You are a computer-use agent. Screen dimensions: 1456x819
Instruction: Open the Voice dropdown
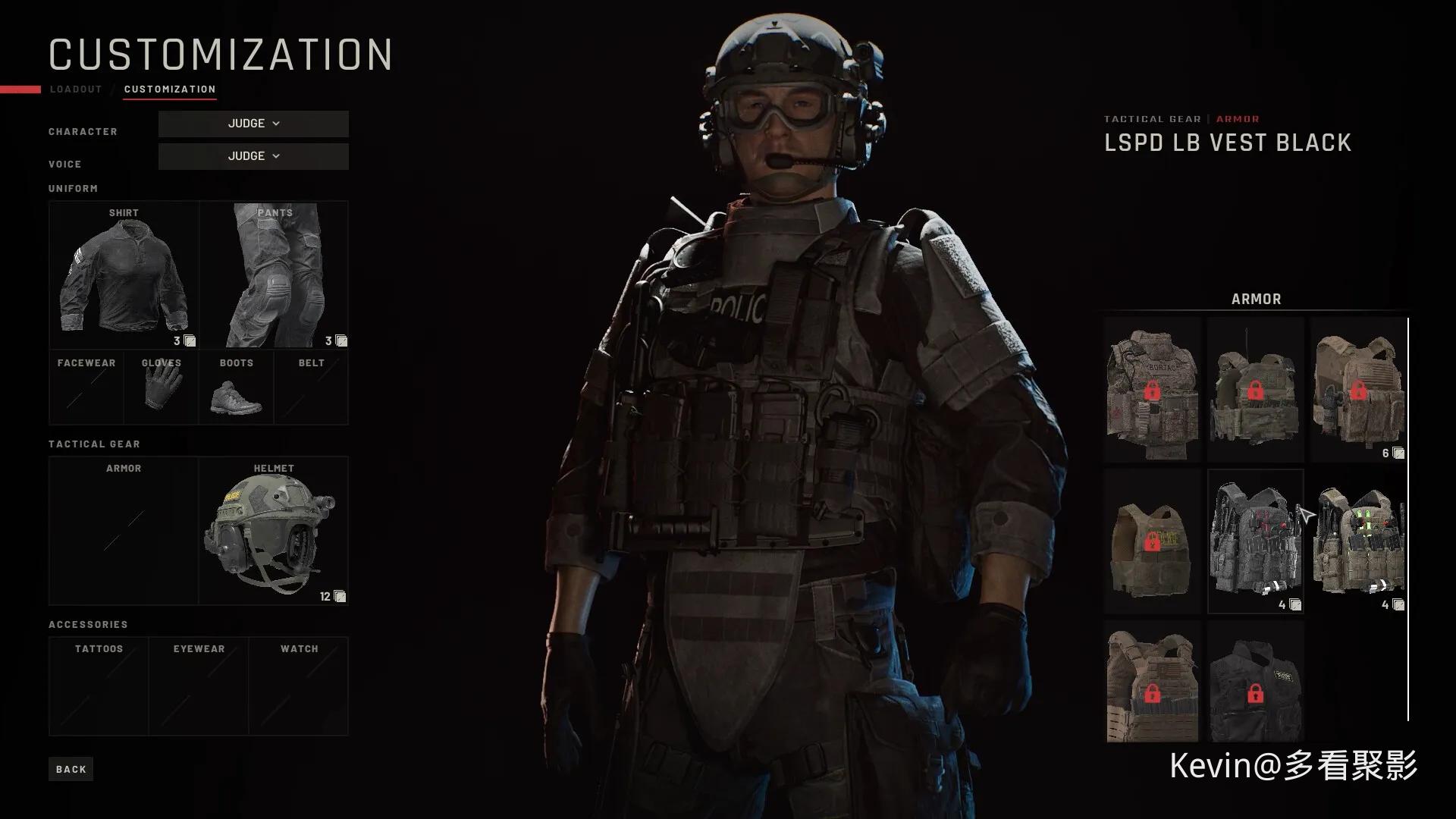[x=253, y=156]
